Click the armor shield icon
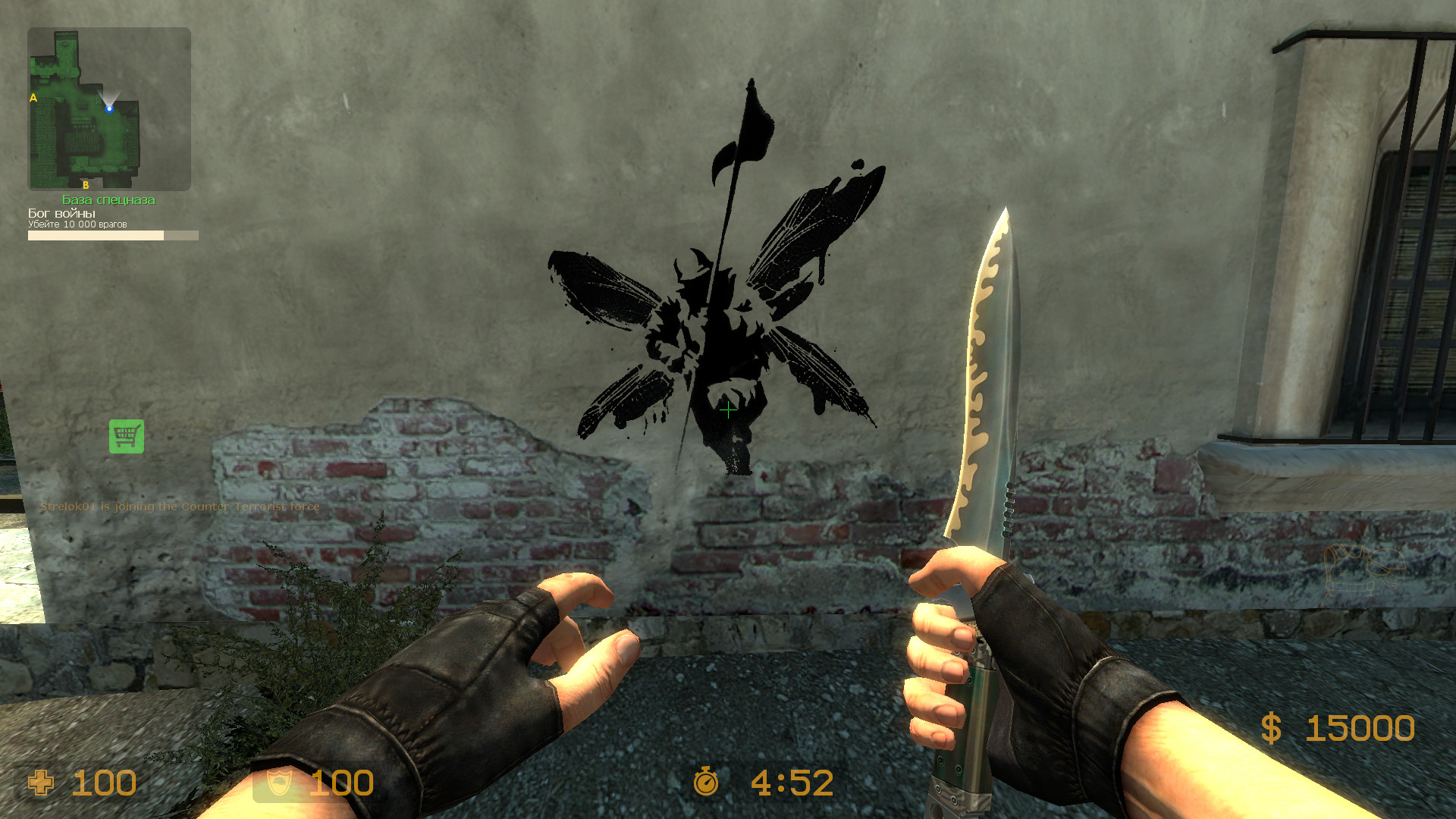This screenshot has width=1456, height=819. pyautogui.click(x=280, y=782)
